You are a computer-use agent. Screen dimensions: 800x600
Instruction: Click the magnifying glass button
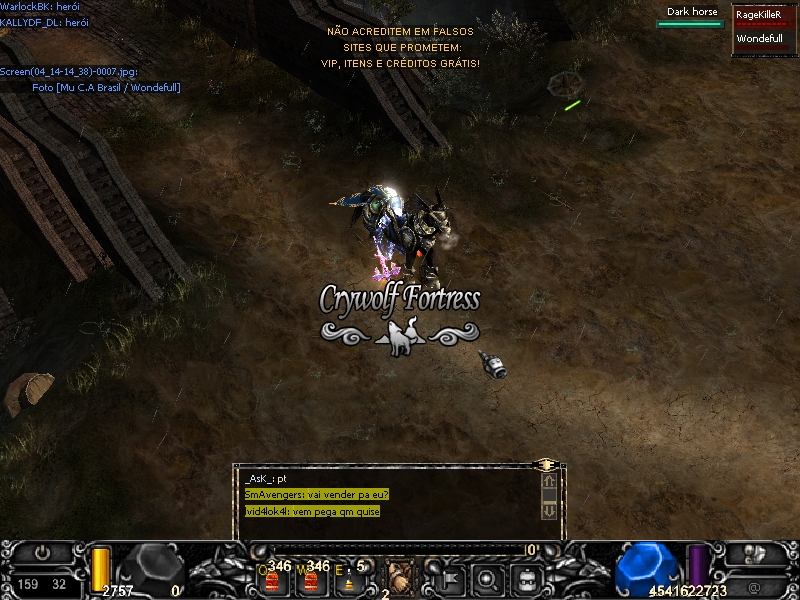tap(488, 578)
